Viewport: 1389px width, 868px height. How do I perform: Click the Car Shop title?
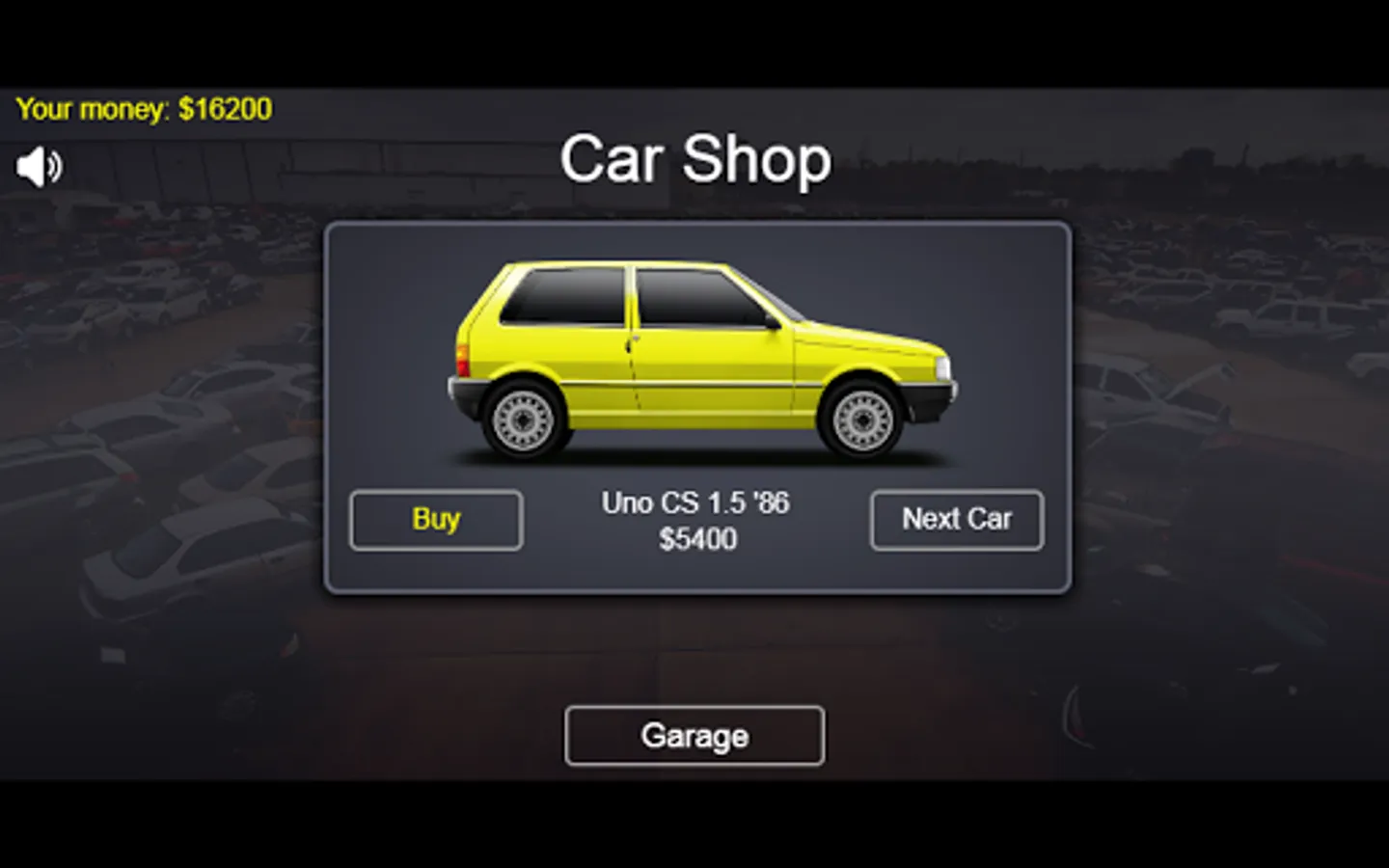pyautogui.click(x=695, y=160)
